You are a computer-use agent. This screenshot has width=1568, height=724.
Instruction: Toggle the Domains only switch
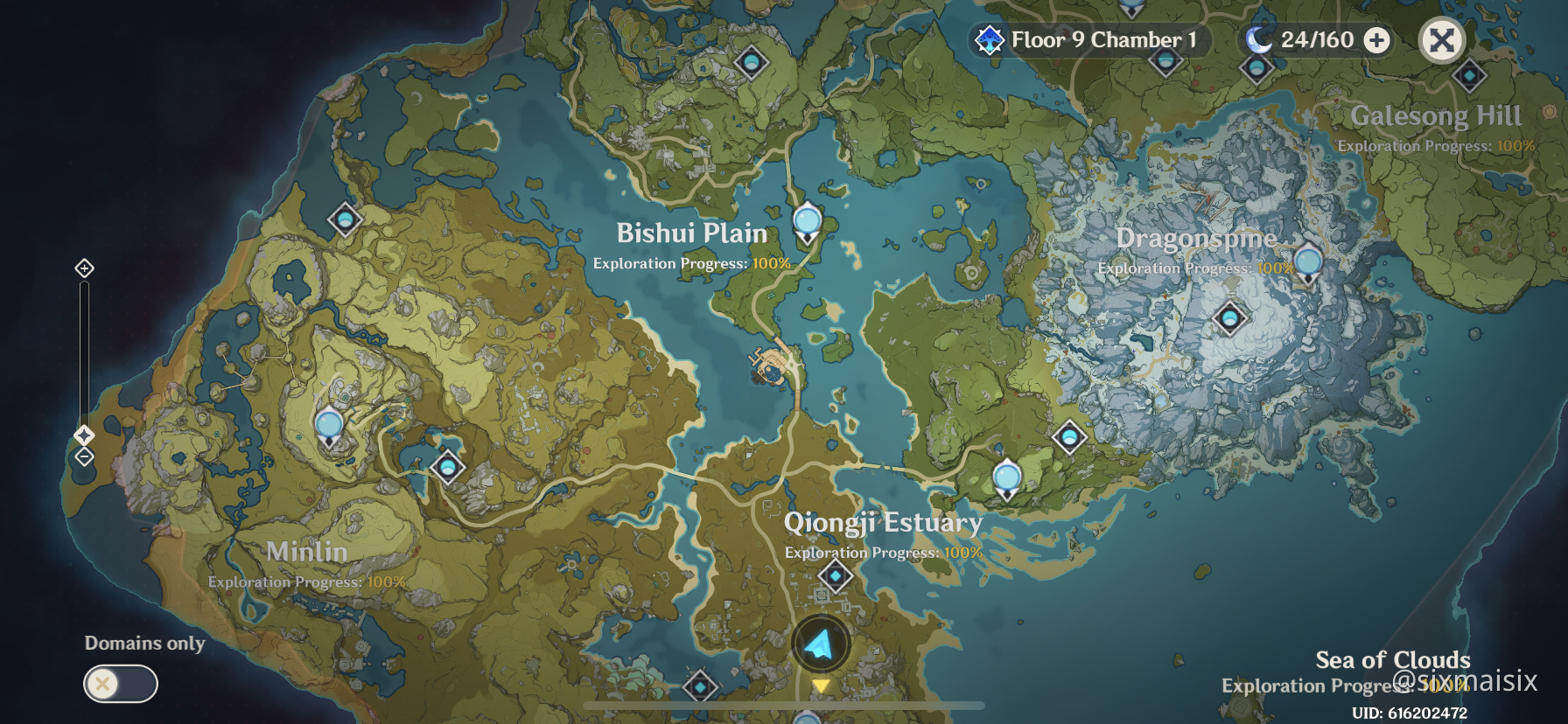tap(121, 684)
